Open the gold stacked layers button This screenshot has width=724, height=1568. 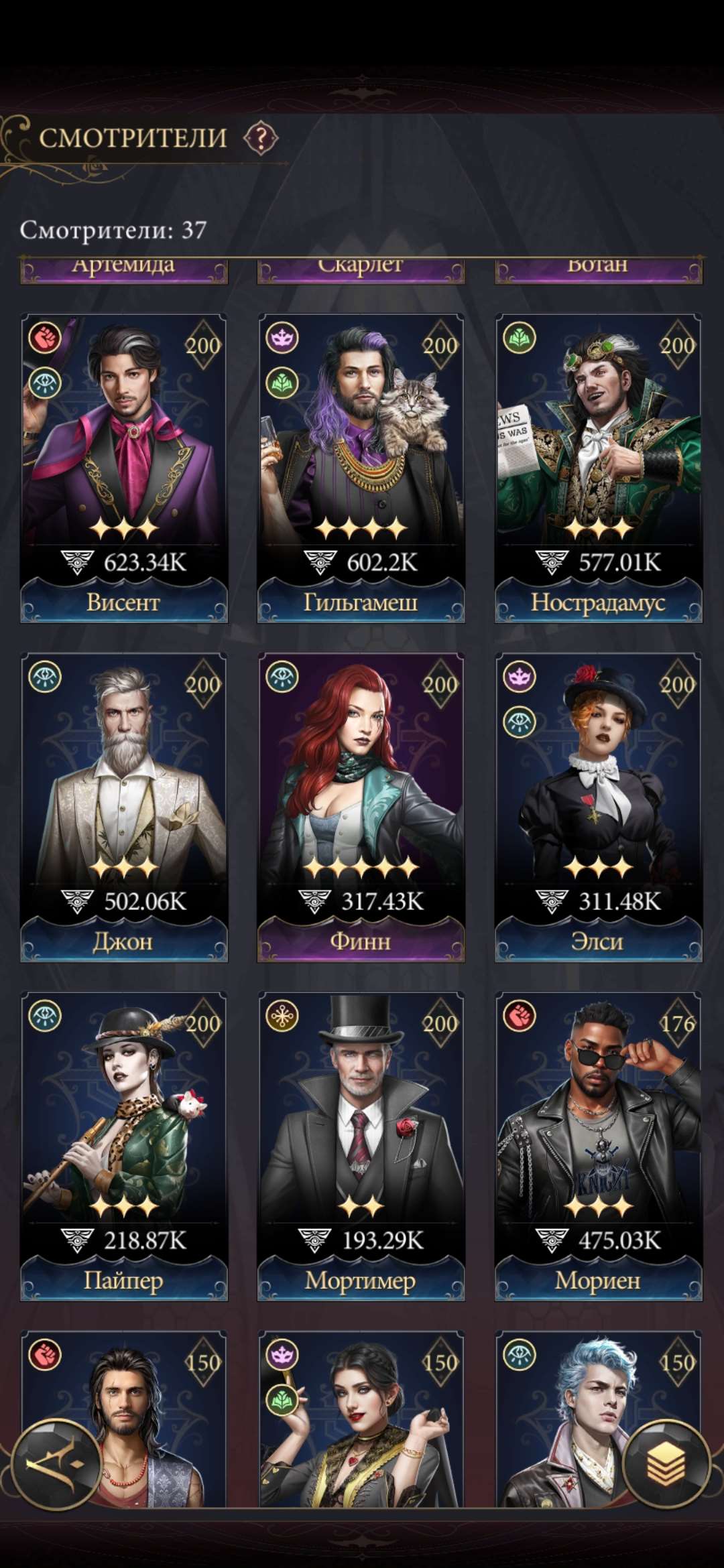pyautogui.click(x=666, y=1464)
